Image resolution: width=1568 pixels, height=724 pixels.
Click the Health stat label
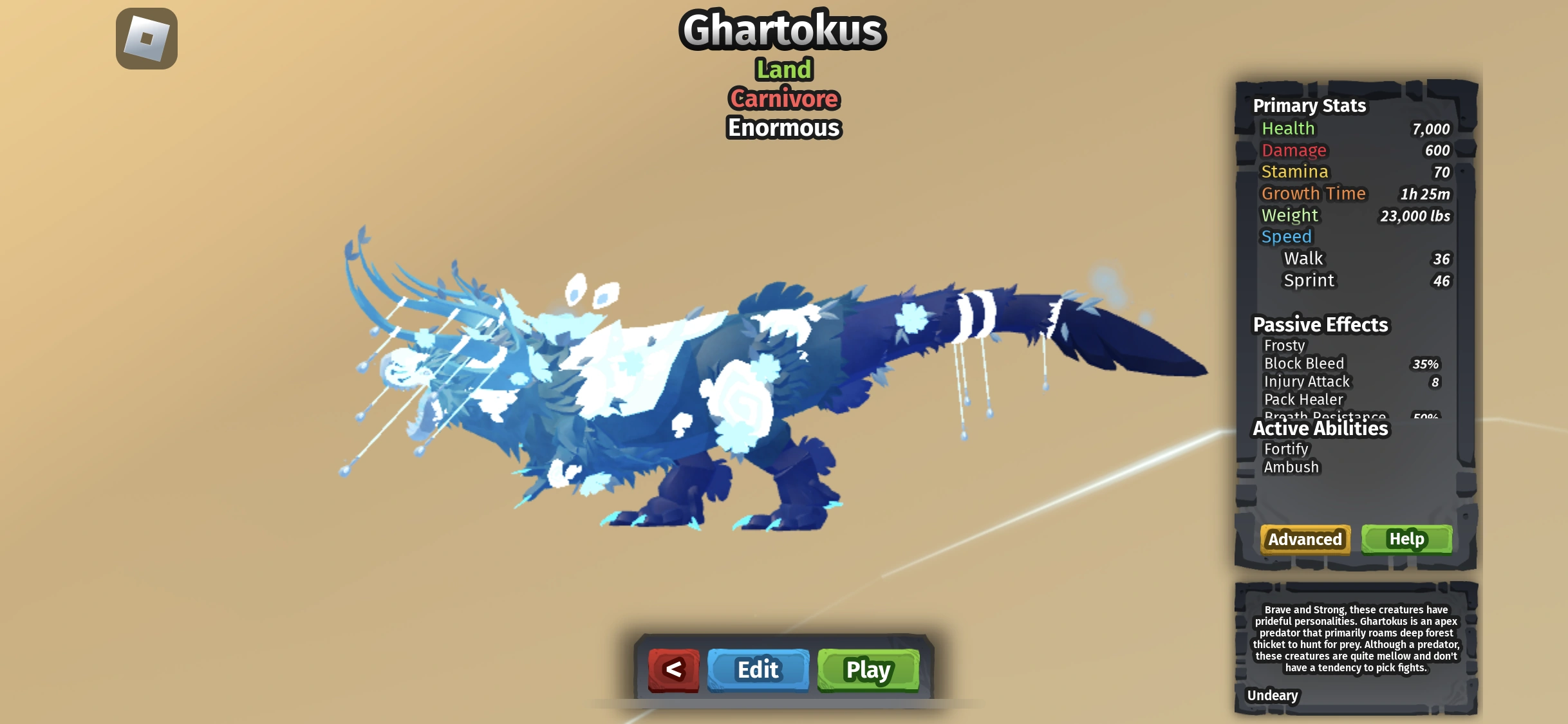(1288, 129)
